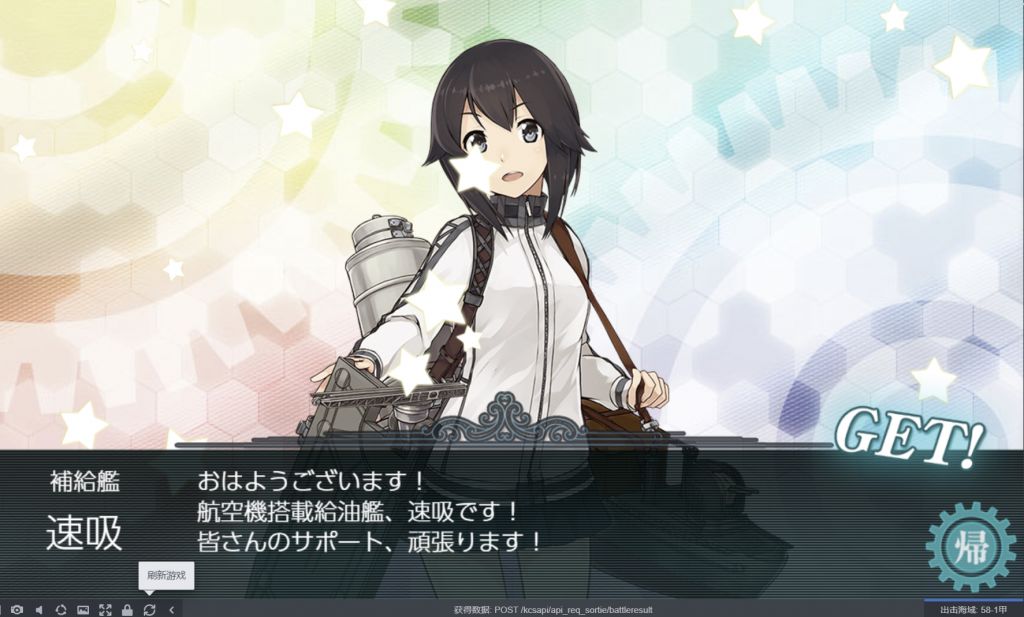Click the refresh game arrows icon
1024x617 pixels.
(x=149, y=609)
